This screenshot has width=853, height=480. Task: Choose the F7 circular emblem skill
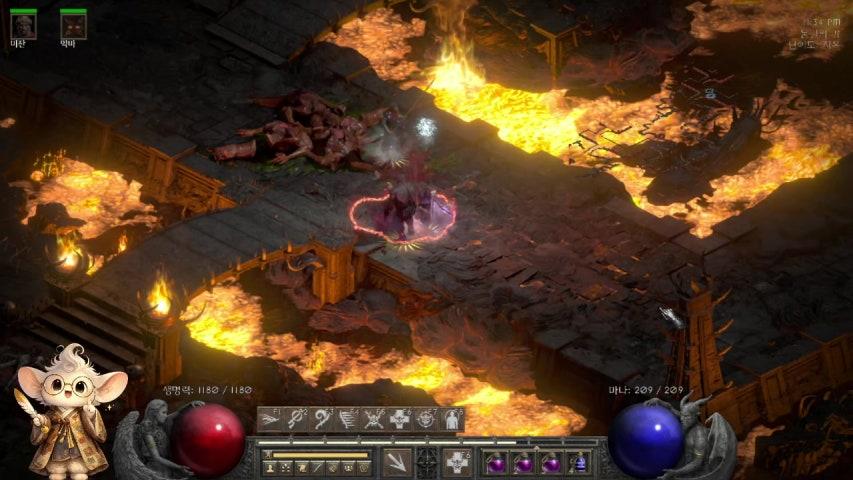pos(425,420)
